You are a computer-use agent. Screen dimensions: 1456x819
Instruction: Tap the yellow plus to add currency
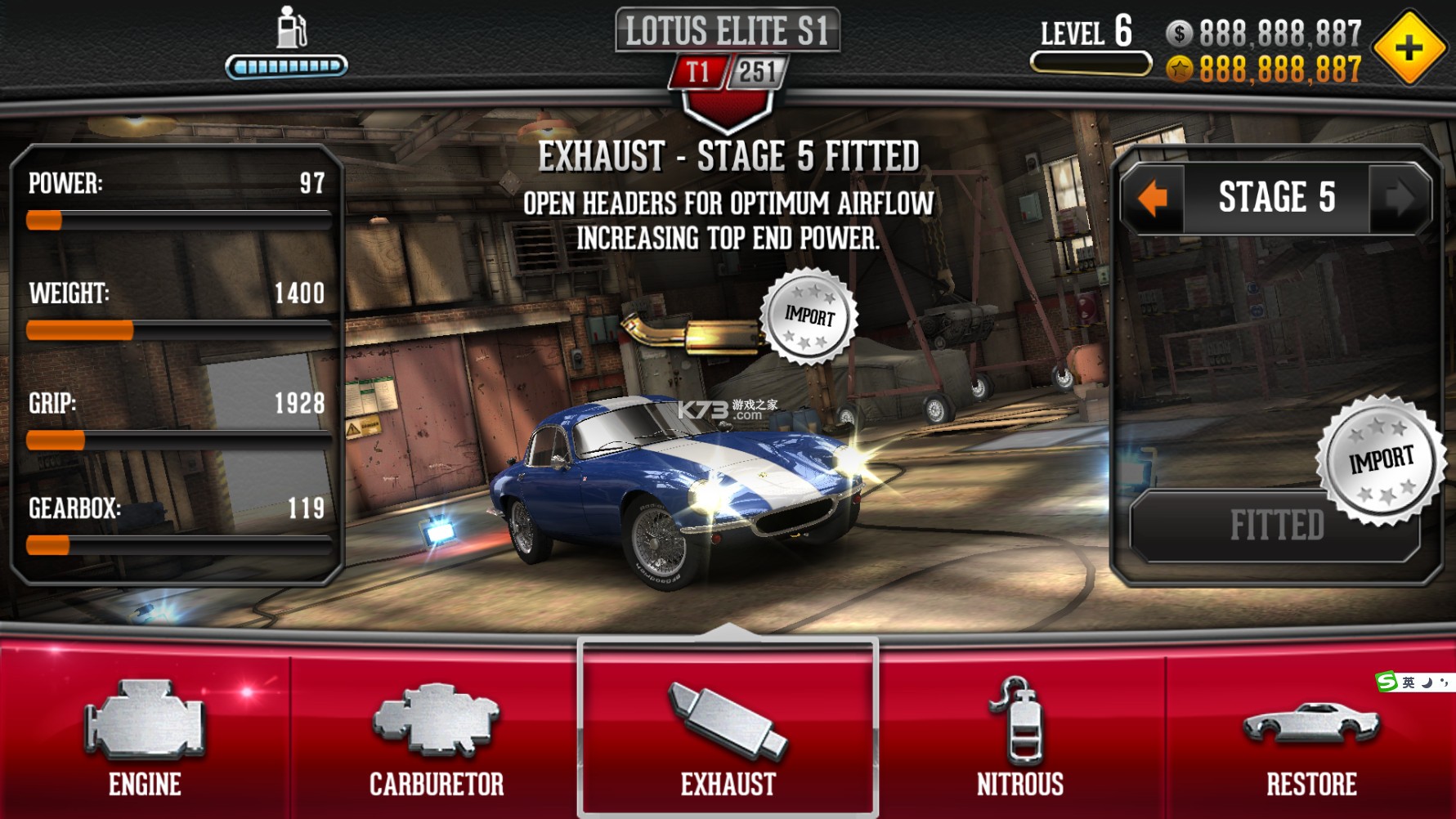tap(1409, 48)
